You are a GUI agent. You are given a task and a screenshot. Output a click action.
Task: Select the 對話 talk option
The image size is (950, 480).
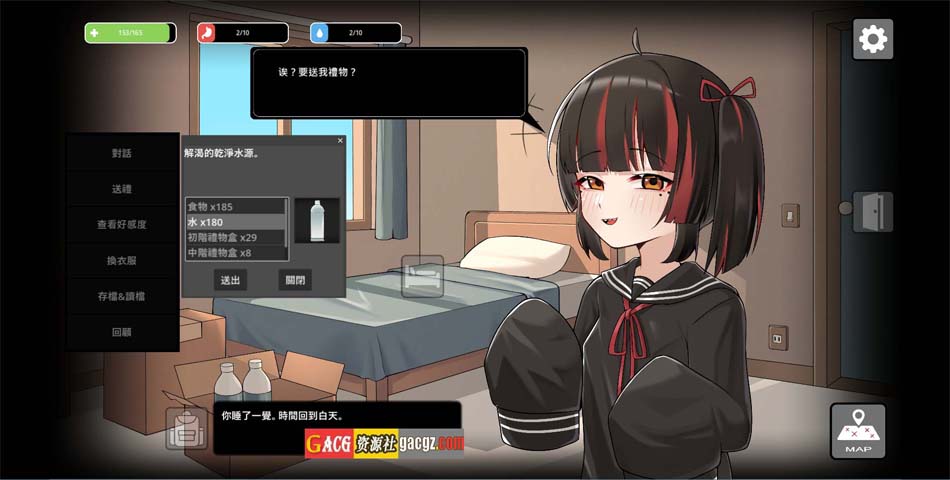pos(122,153)
